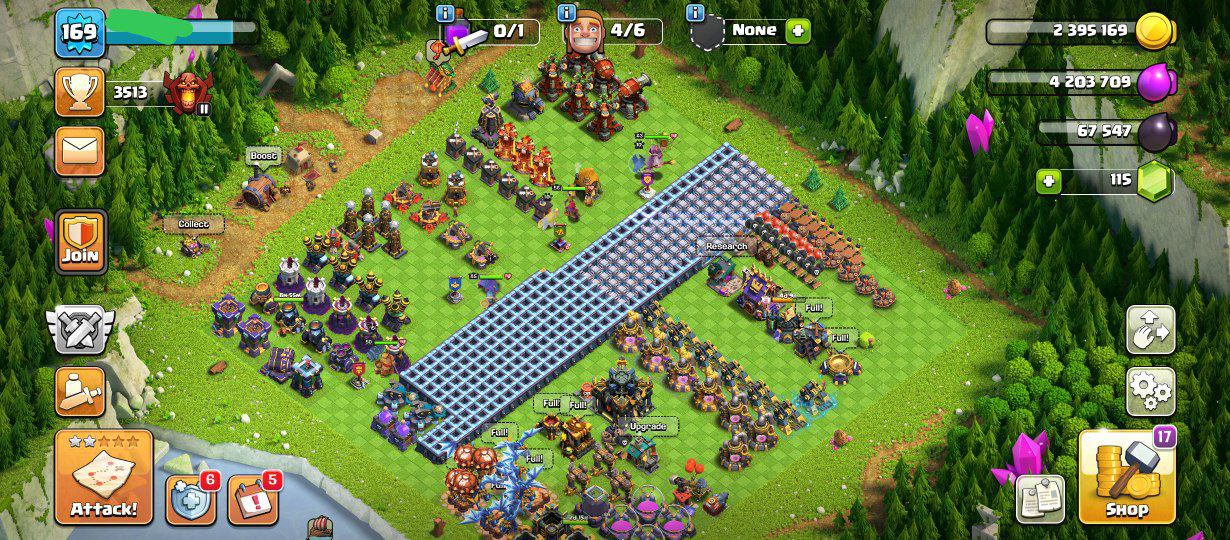Open the mail envelope inbox
1230x540 pixels.
[79, 150]
